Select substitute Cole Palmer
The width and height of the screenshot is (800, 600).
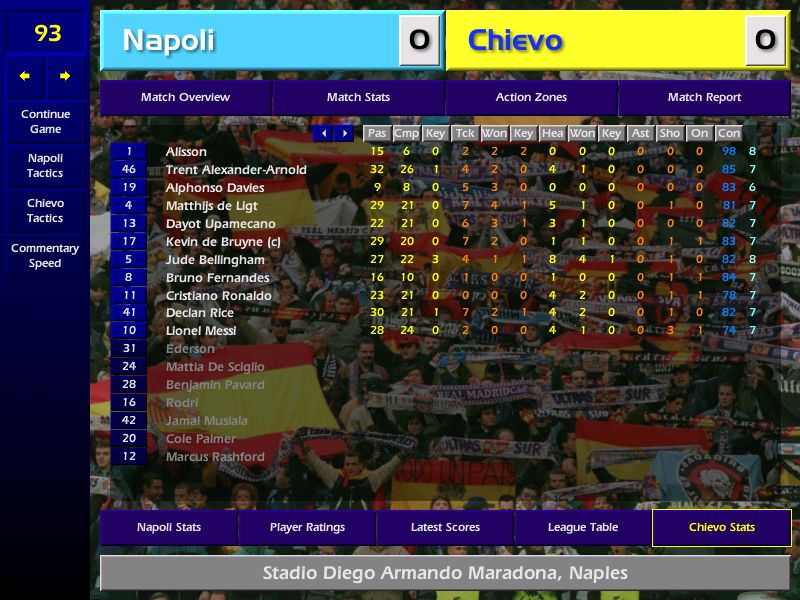pyautogui.click(x=201, y=439)
